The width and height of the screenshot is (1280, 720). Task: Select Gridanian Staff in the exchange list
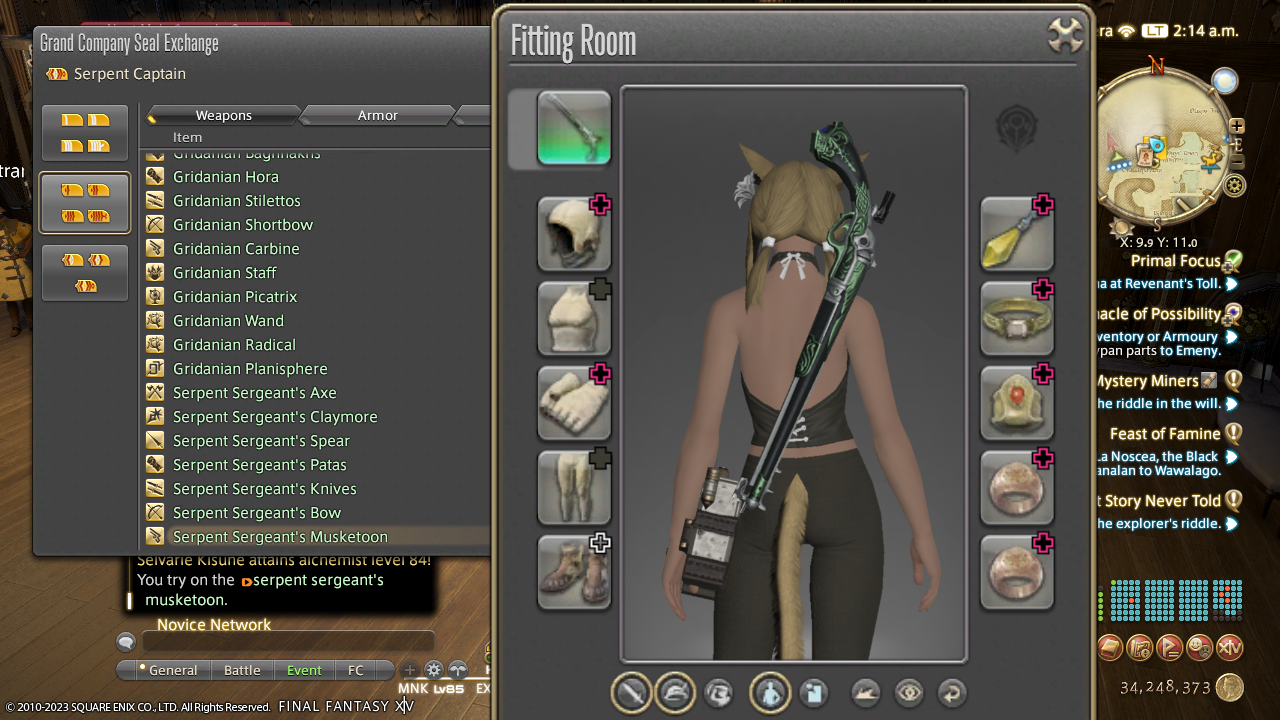click(x=224, y=273)
